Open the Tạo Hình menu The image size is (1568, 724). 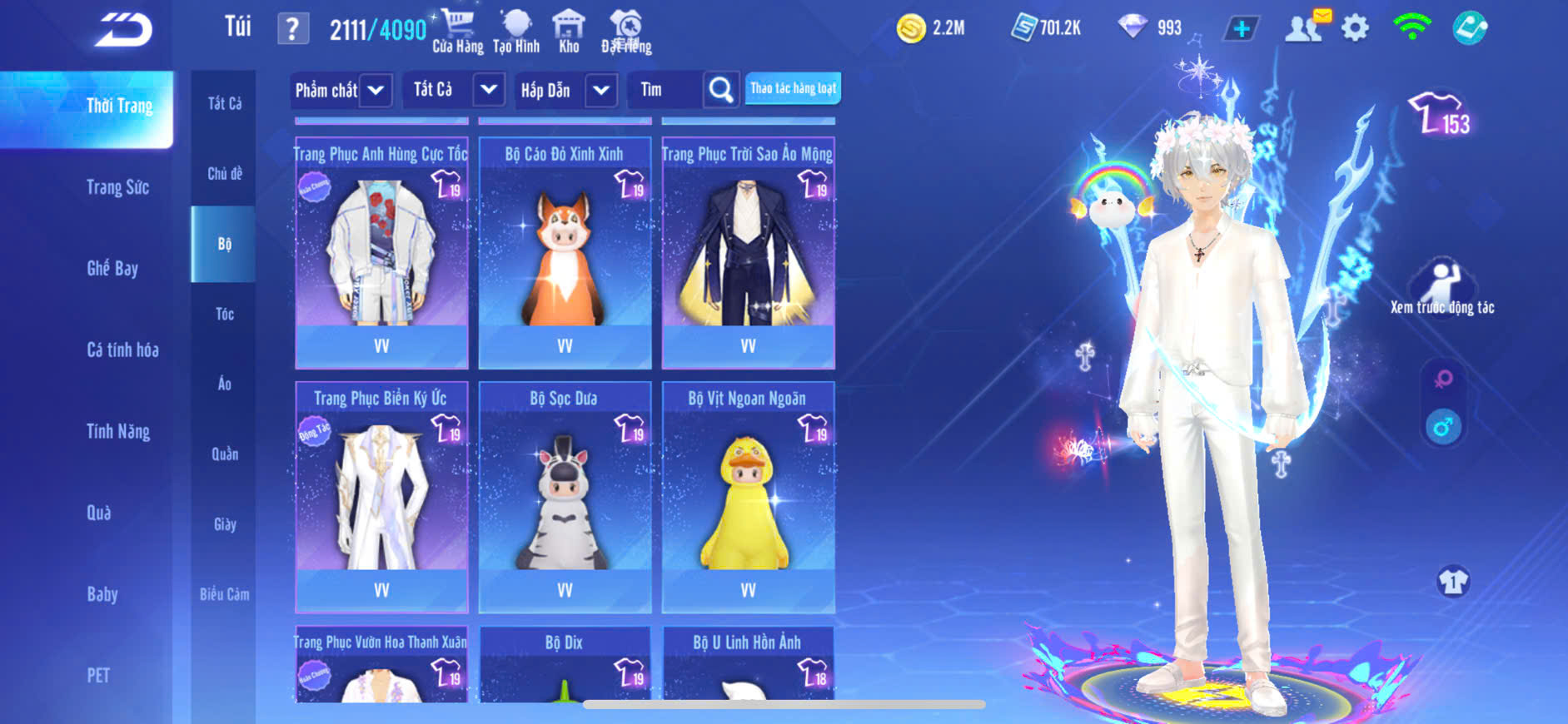point(516,32)
